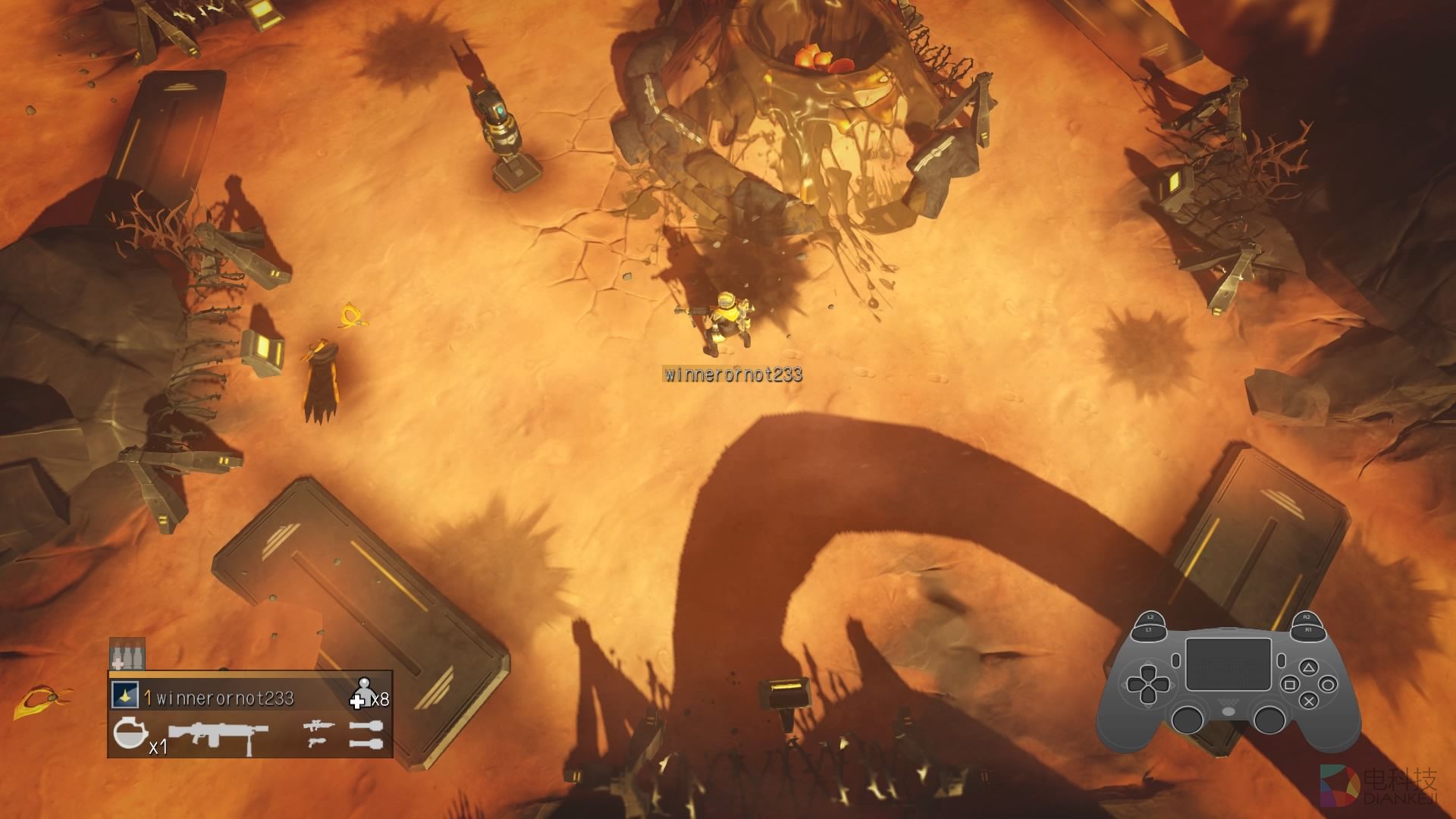Expand the d-pad left arrow on the controller
The height and width of the screenshot is (819, 1456).
tap(1134, 684)
